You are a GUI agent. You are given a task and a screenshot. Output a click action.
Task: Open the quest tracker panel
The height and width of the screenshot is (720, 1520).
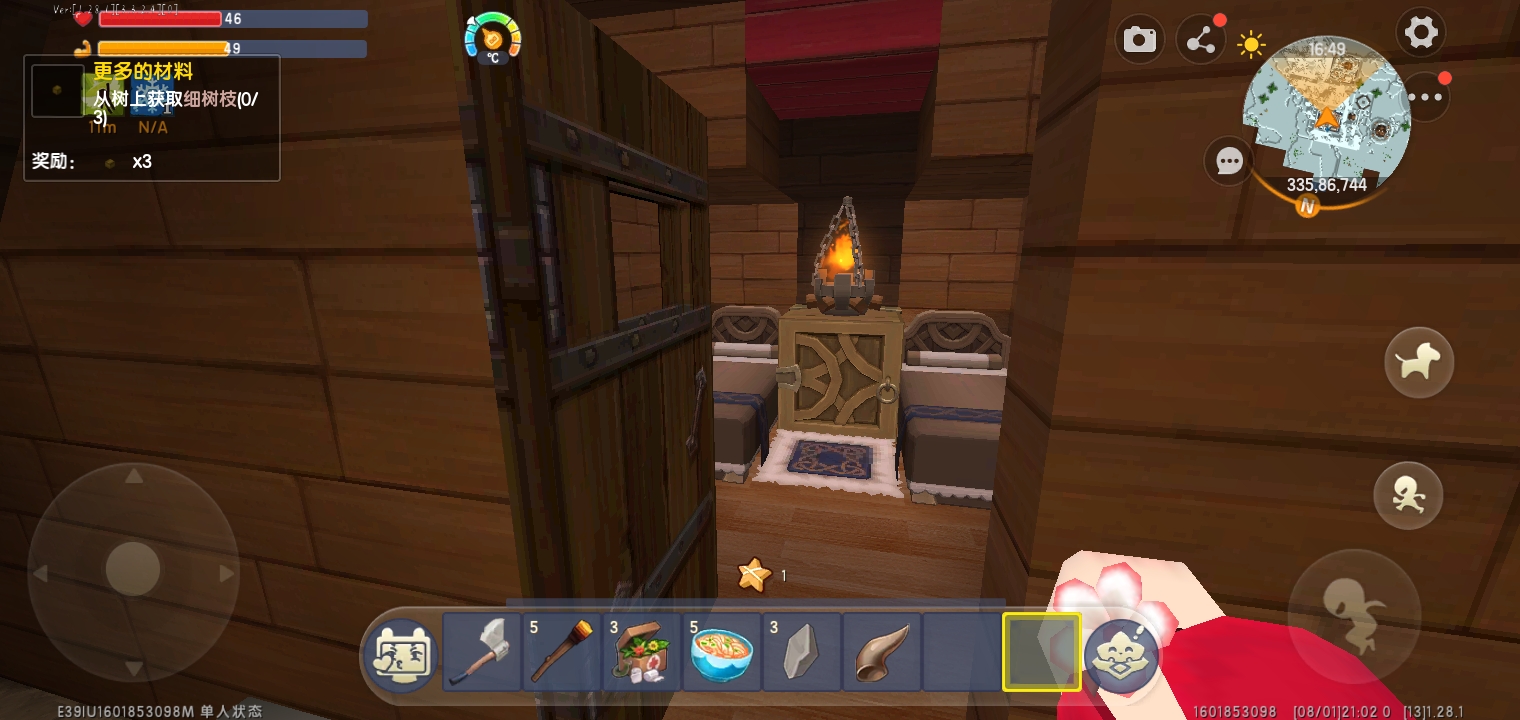tap(152, 118)
